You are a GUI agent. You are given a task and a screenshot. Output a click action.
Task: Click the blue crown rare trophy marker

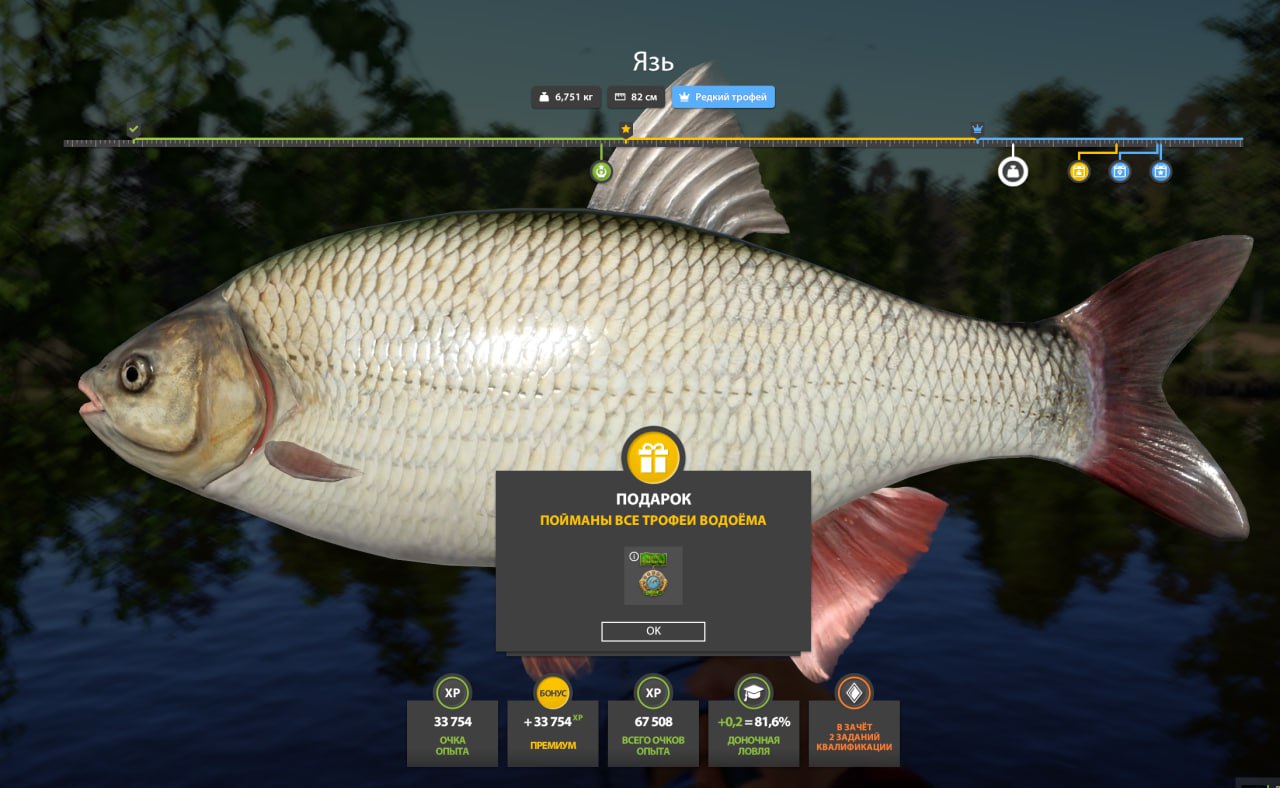click(977, 129)
